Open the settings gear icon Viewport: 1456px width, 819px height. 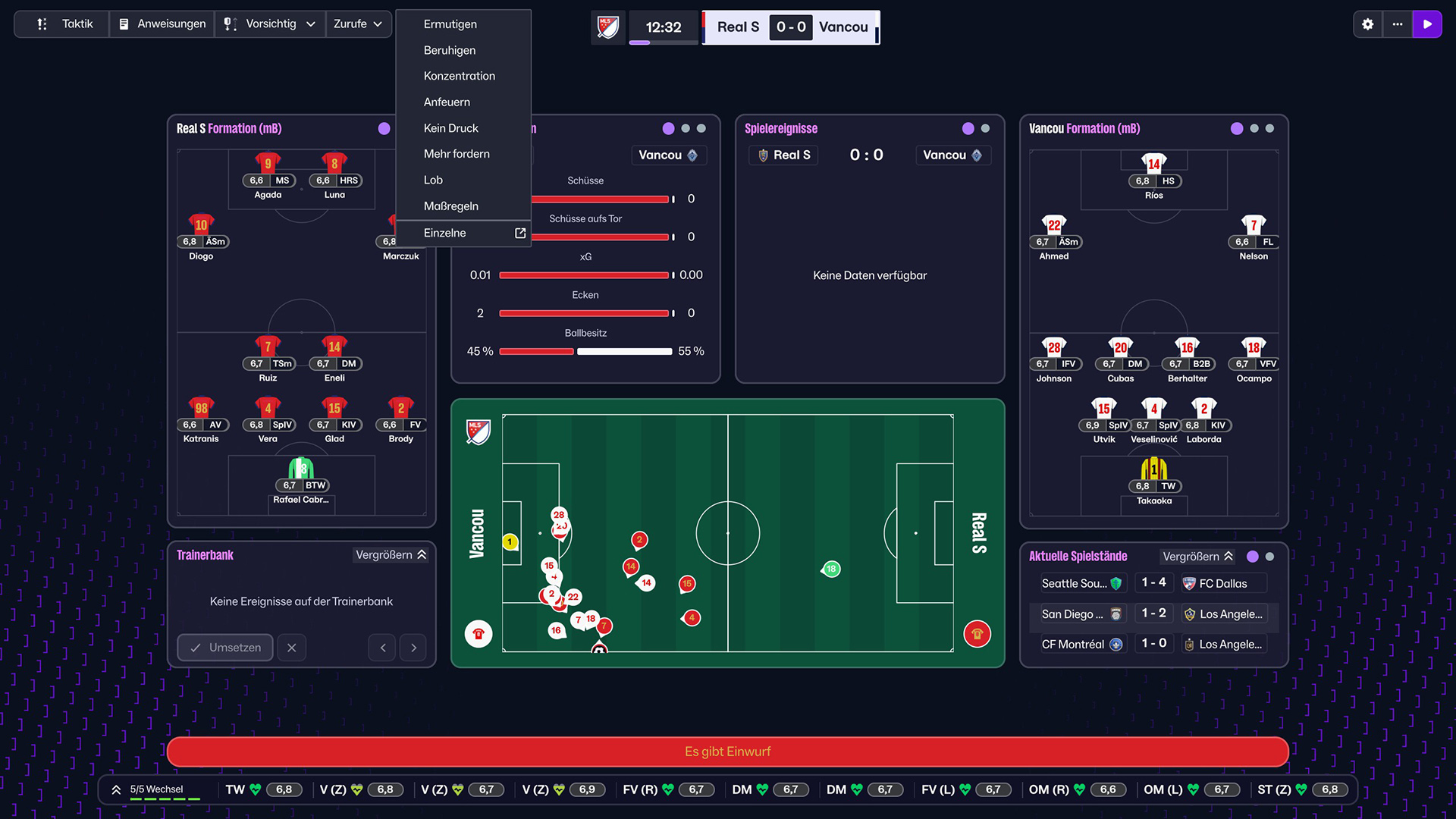point(1368,24)
